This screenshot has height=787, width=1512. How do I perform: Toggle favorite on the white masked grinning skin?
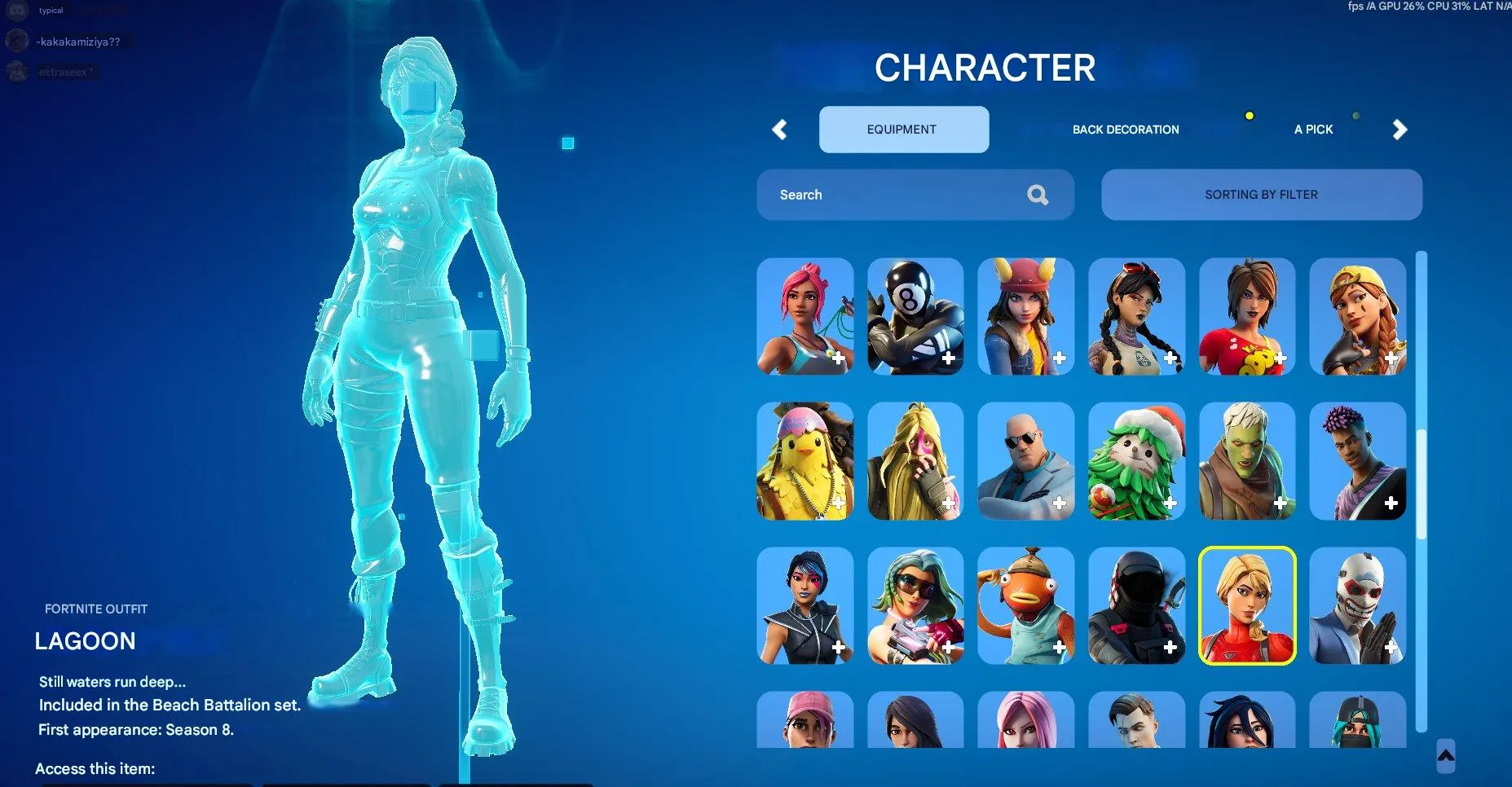pyautogui.click(x=1391, y=648)
